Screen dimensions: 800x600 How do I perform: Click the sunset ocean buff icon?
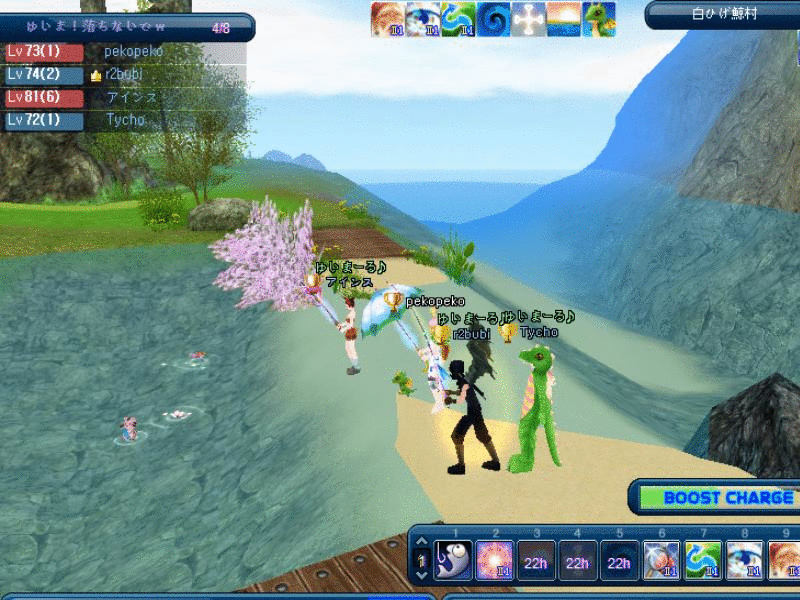[564, 19]
